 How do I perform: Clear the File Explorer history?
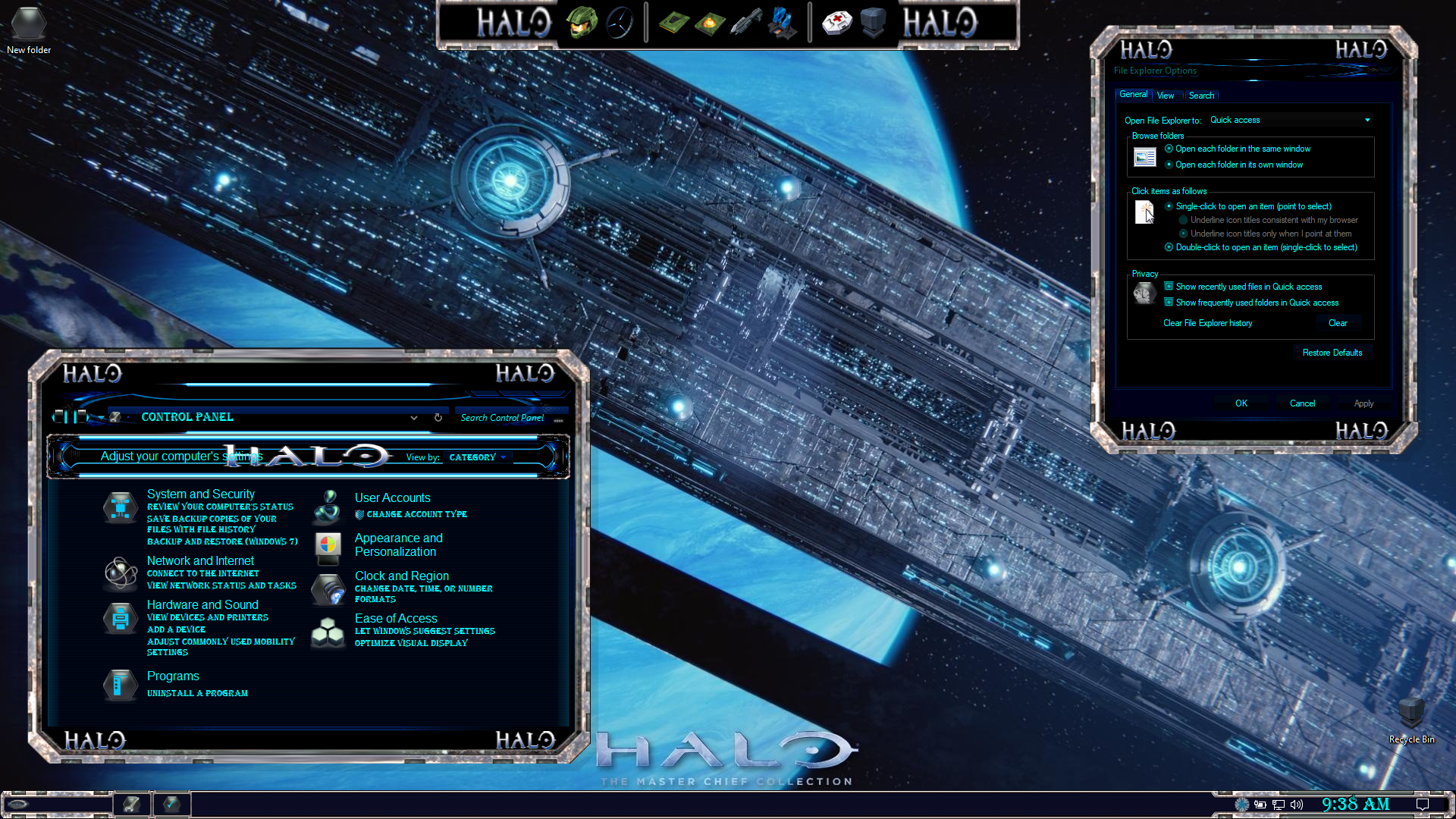pos(1338,323)
